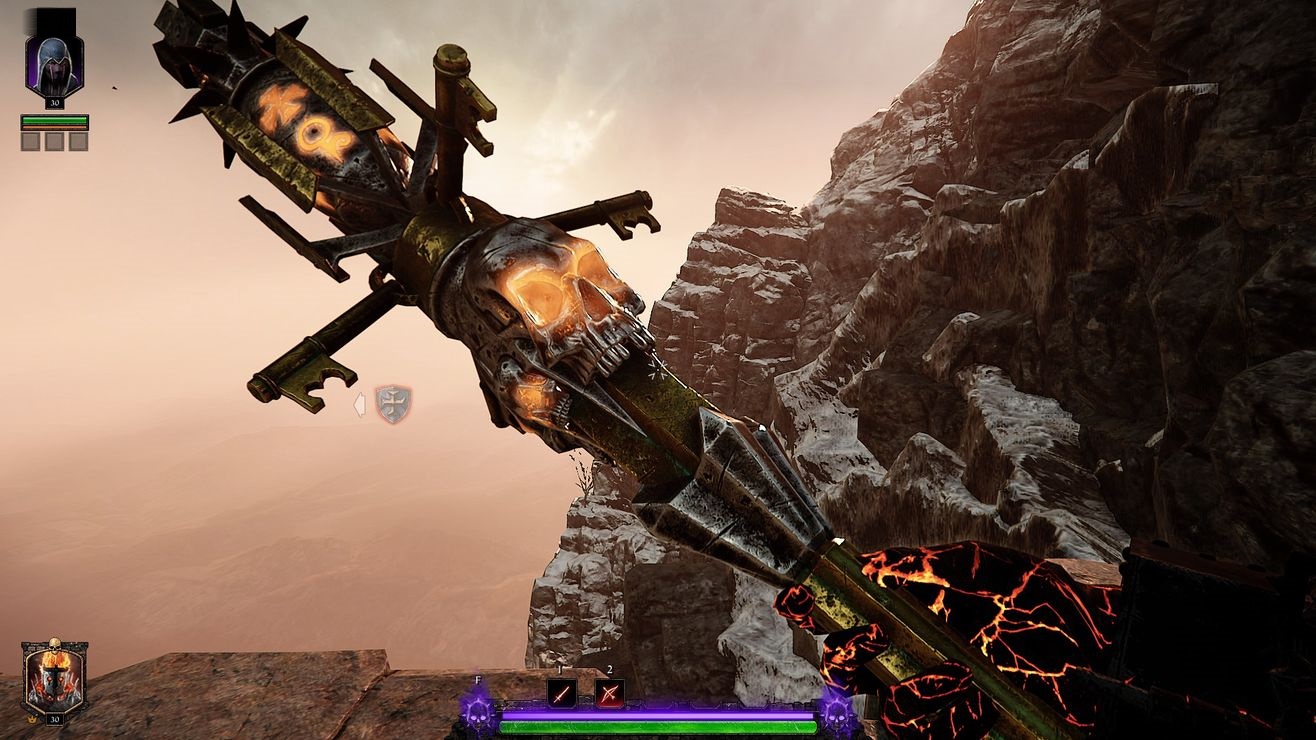Screen dimensions: 1316x740
Task: Click the hooded teammate portrait
Action: [x=54, y=63]
